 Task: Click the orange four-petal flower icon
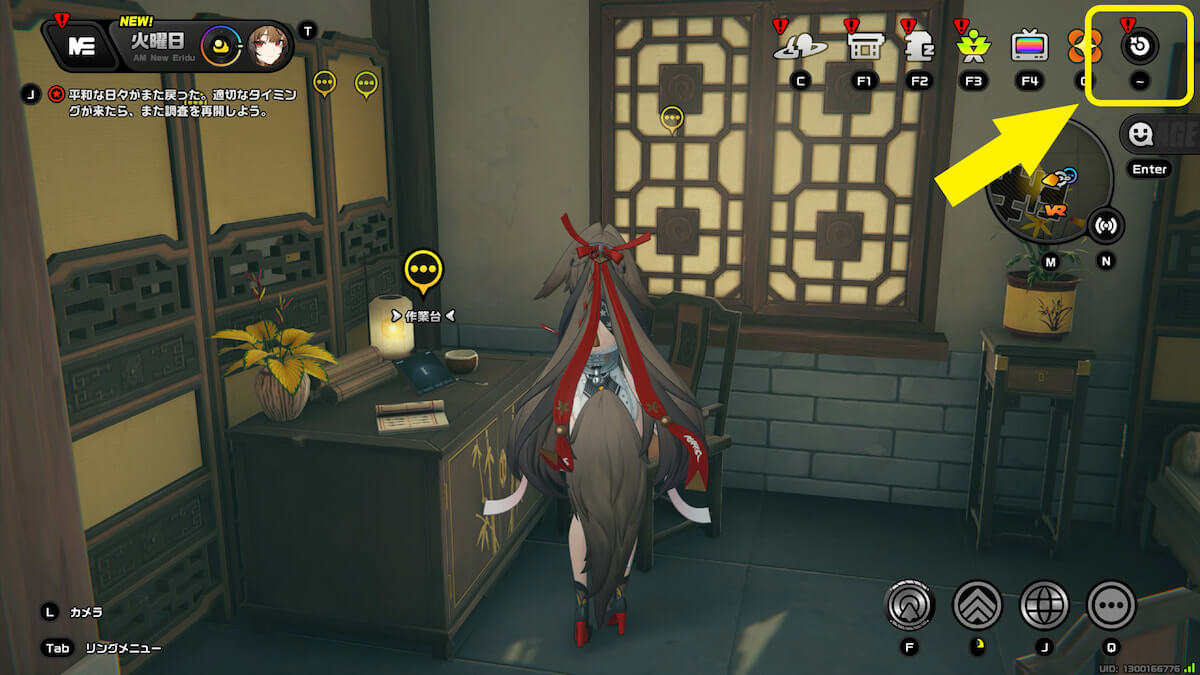point(1080,45)
